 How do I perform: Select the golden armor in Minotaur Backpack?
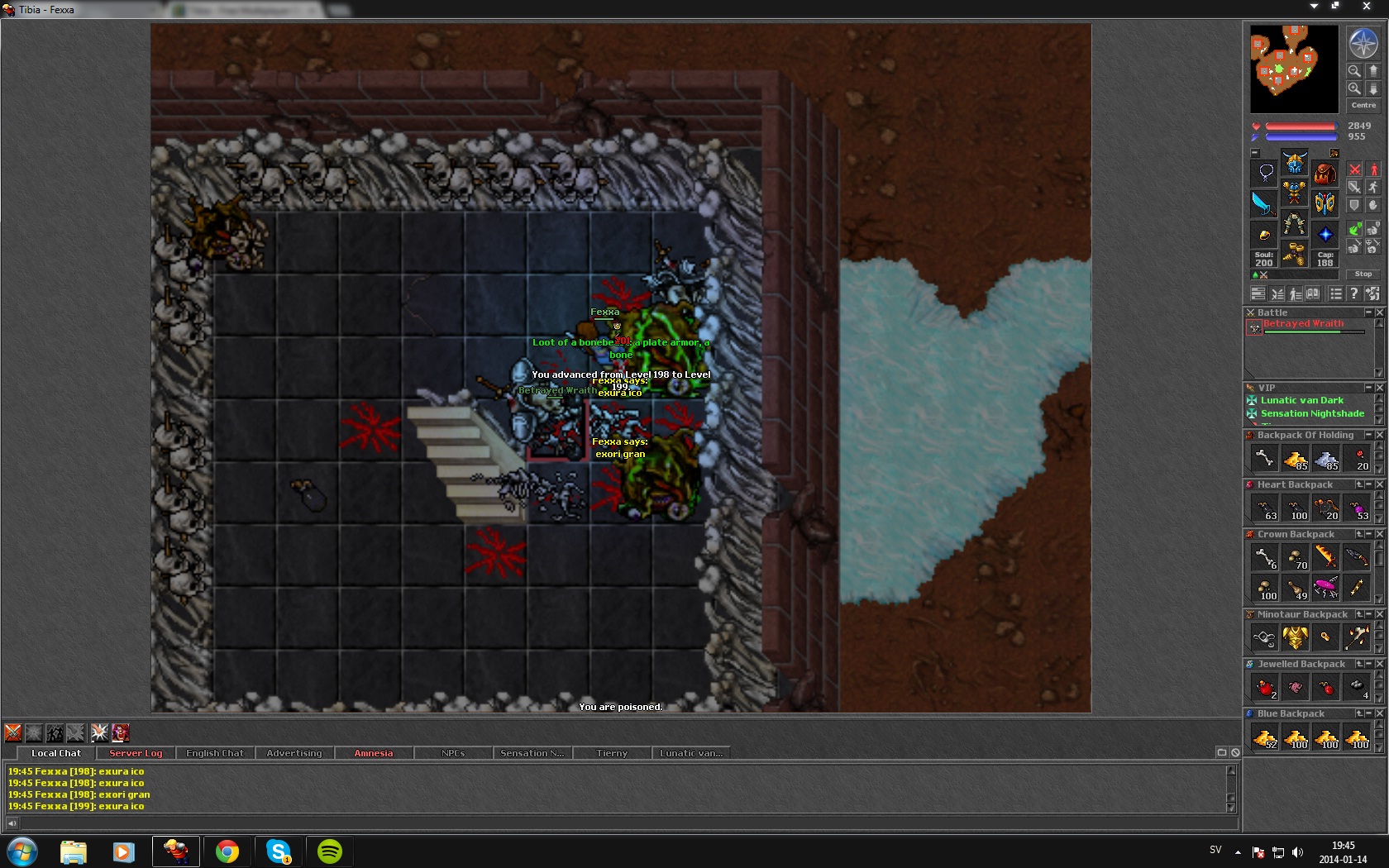click(1295, 637)
